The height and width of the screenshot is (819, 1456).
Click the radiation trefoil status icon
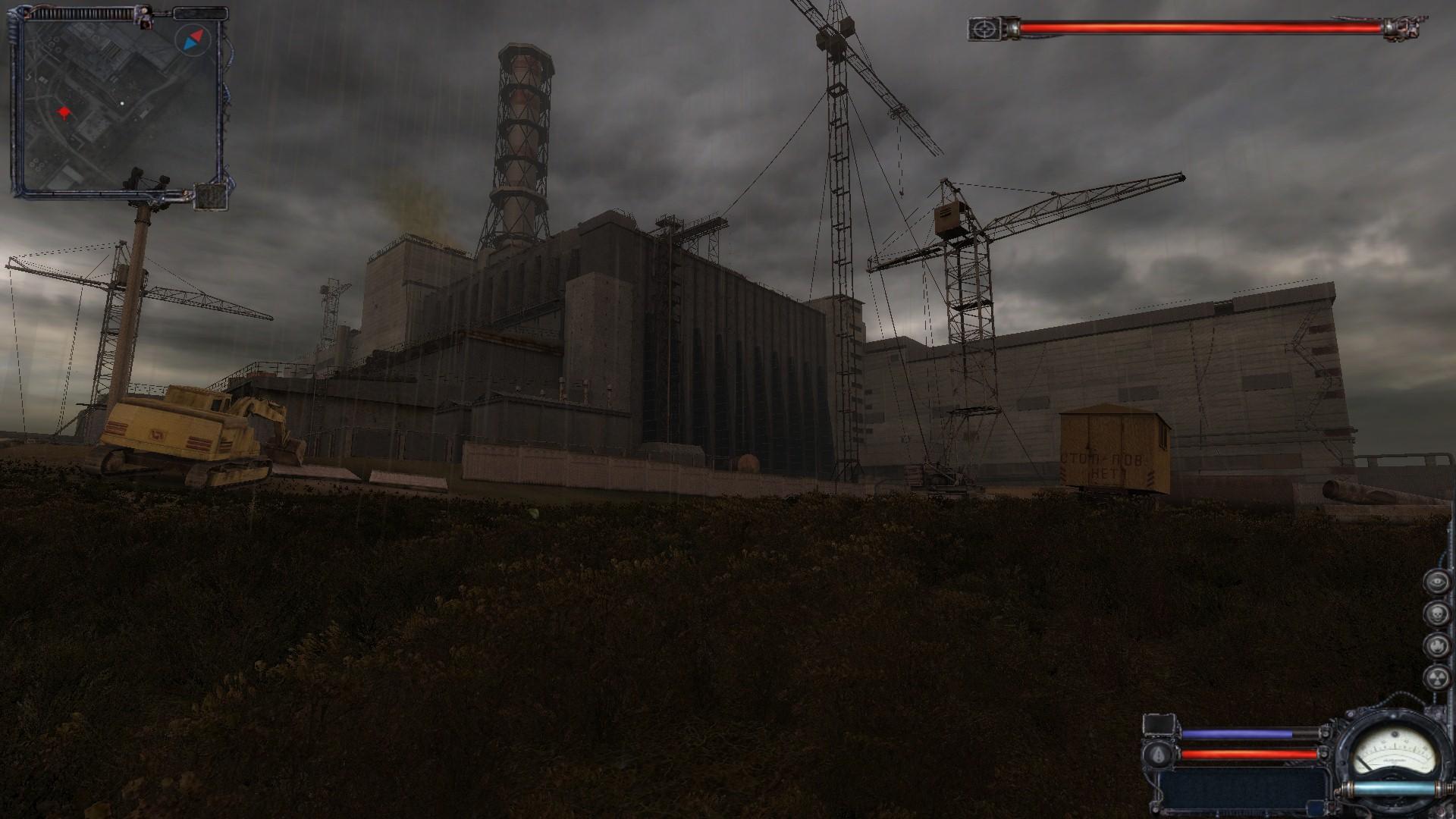1436,677
